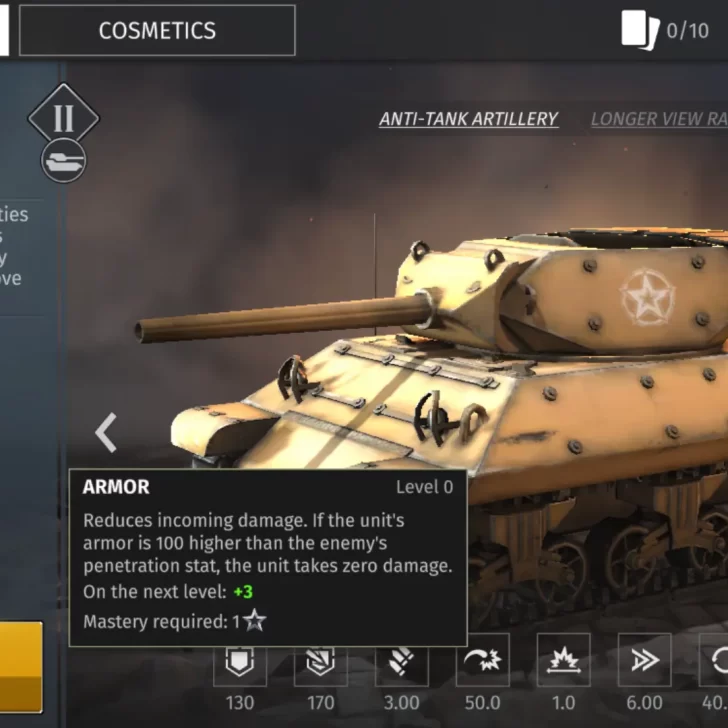Tap the shell stat icon showing 3.00

(x=402, y=663)
